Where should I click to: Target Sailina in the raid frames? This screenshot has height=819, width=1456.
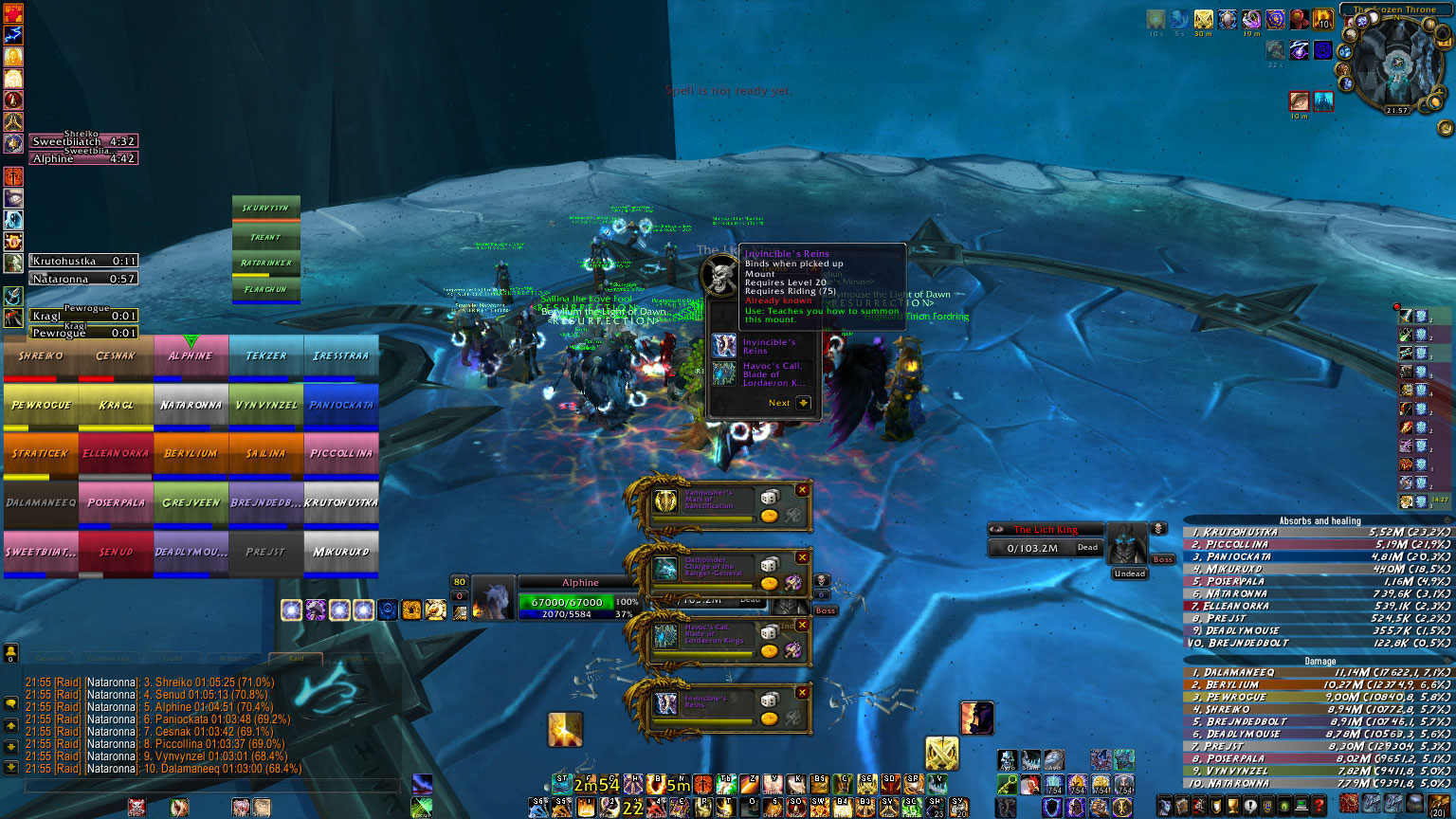266,453
